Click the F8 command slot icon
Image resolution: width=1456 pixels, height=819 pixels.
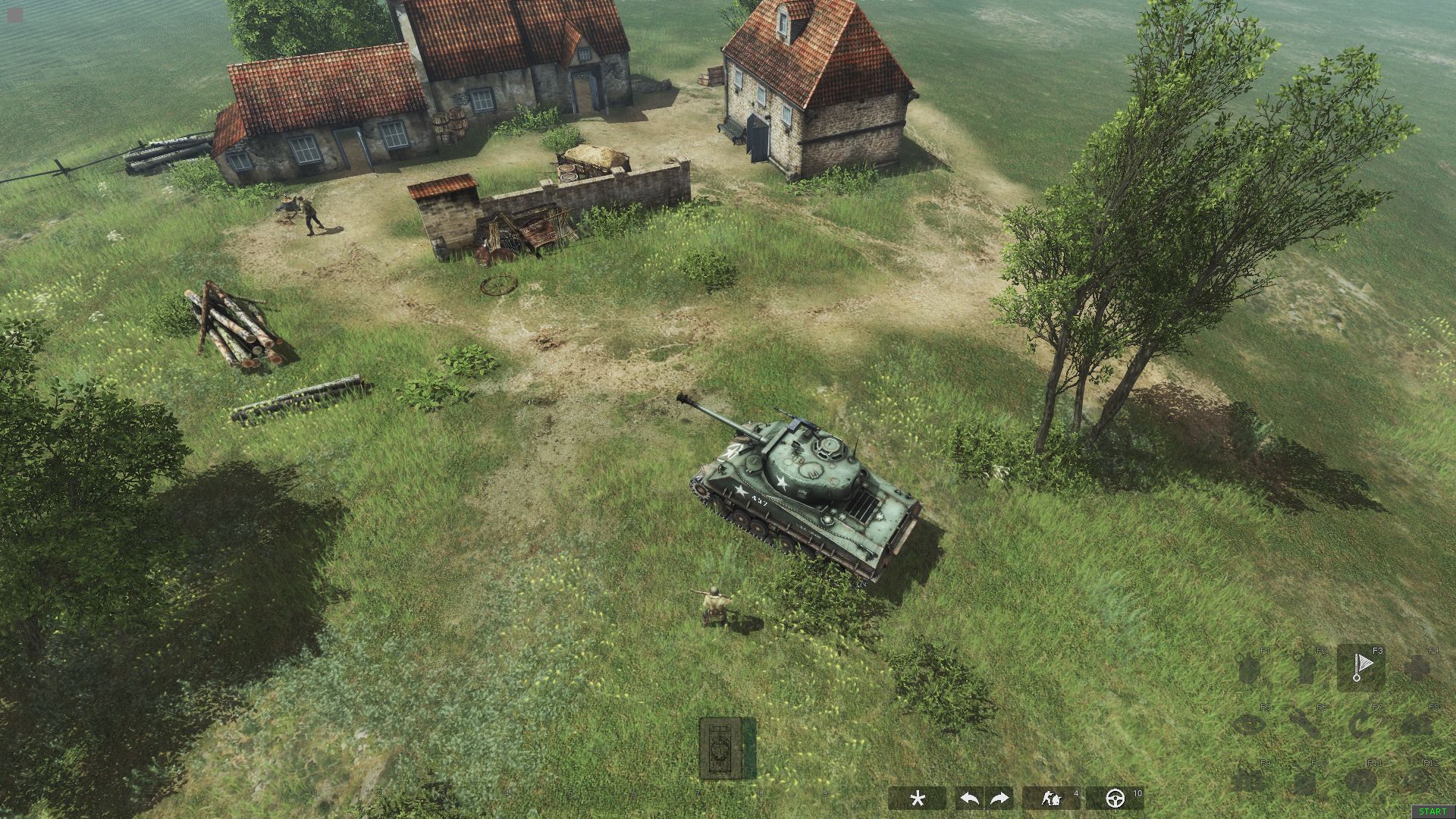pos(1417,723)
